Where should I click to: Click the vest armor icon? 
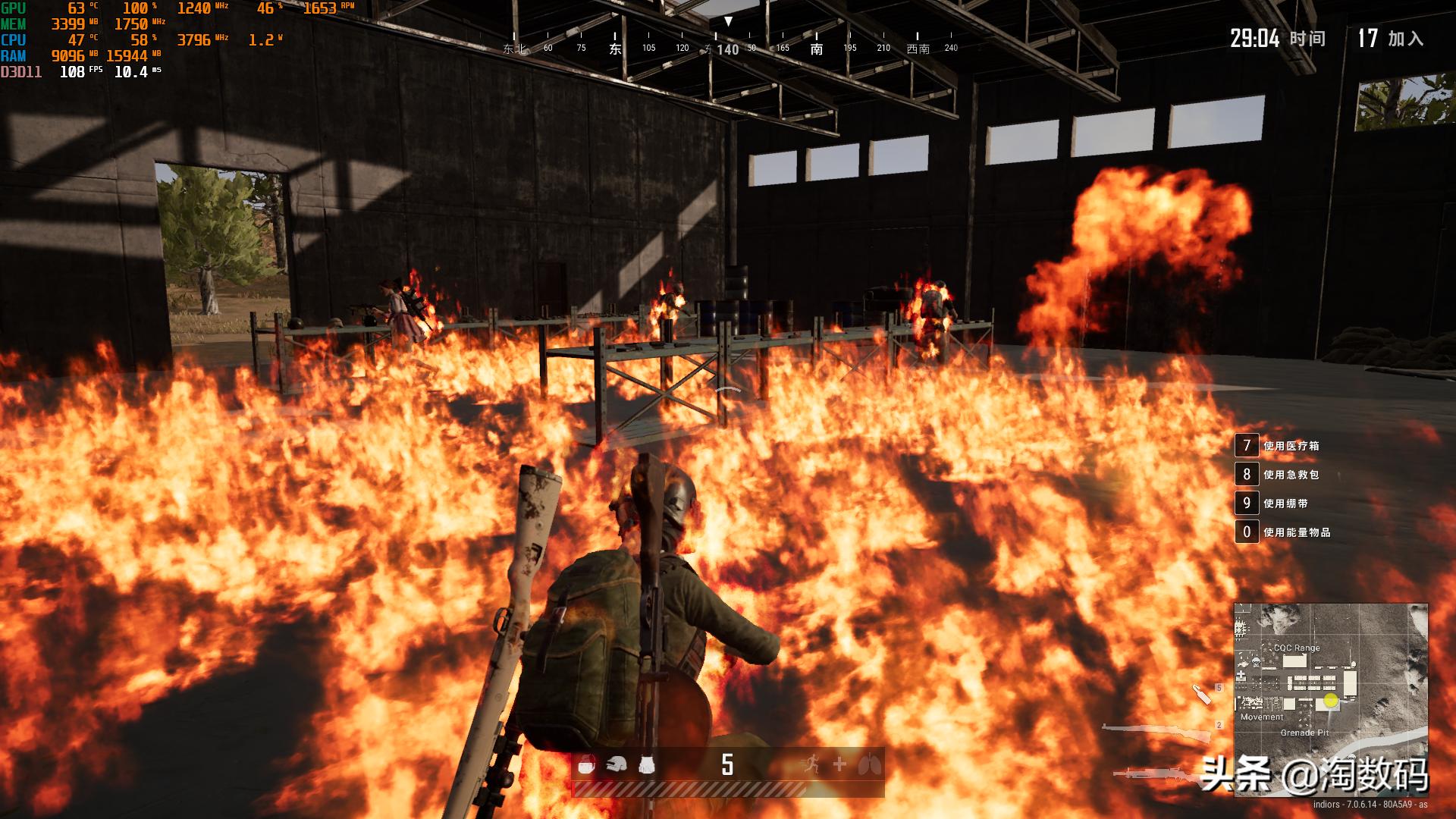click(646, 766)
